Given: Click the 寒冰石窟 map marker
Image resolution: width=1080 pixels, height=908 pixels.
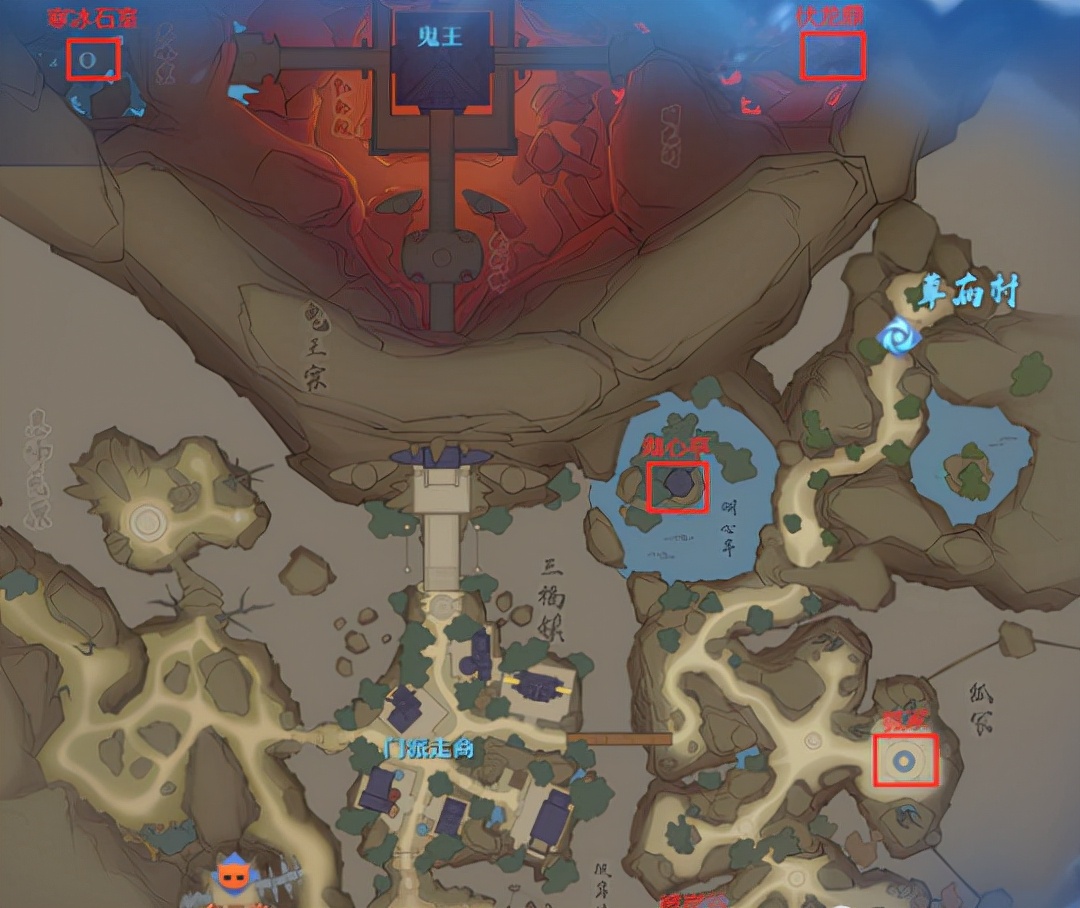Looking at the screenshot, I should pos(93,59).
